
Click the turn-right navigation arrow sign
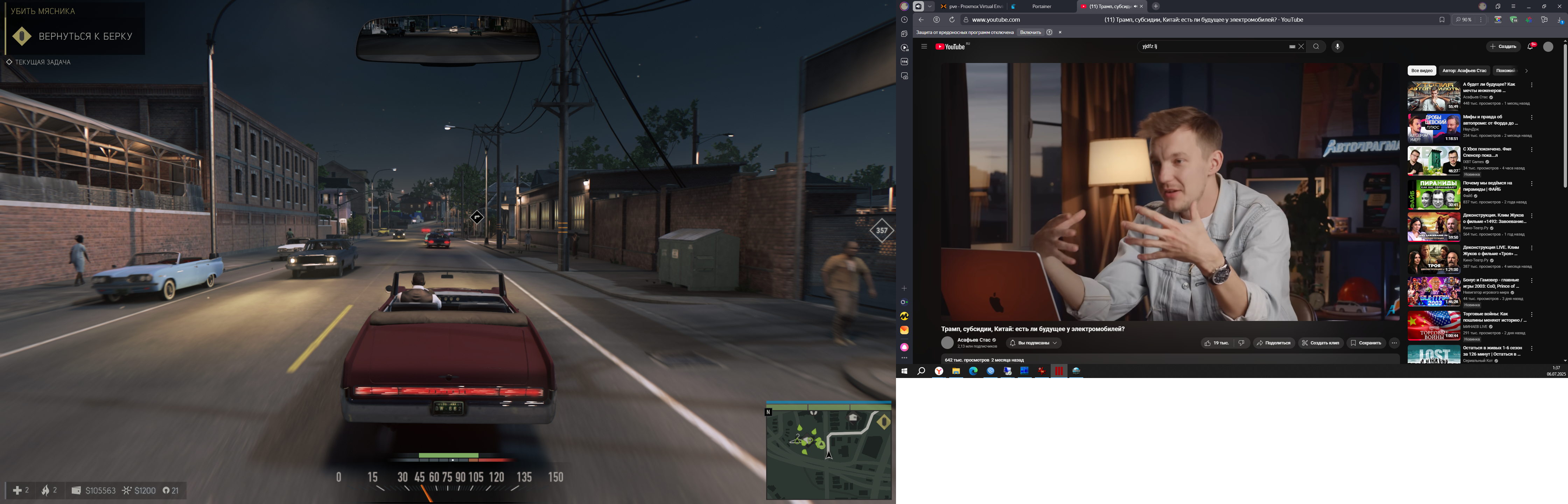pos(477,217)
